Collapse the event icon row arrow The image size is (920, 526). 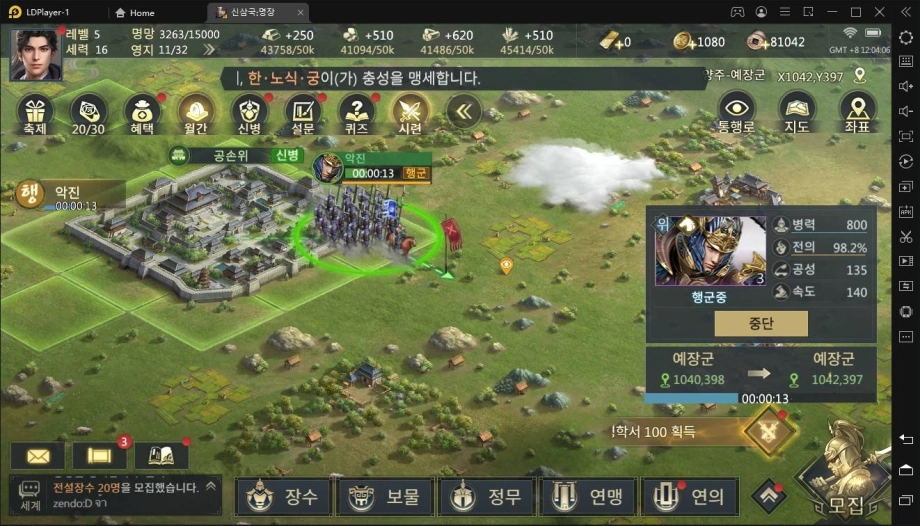point(462,111)
